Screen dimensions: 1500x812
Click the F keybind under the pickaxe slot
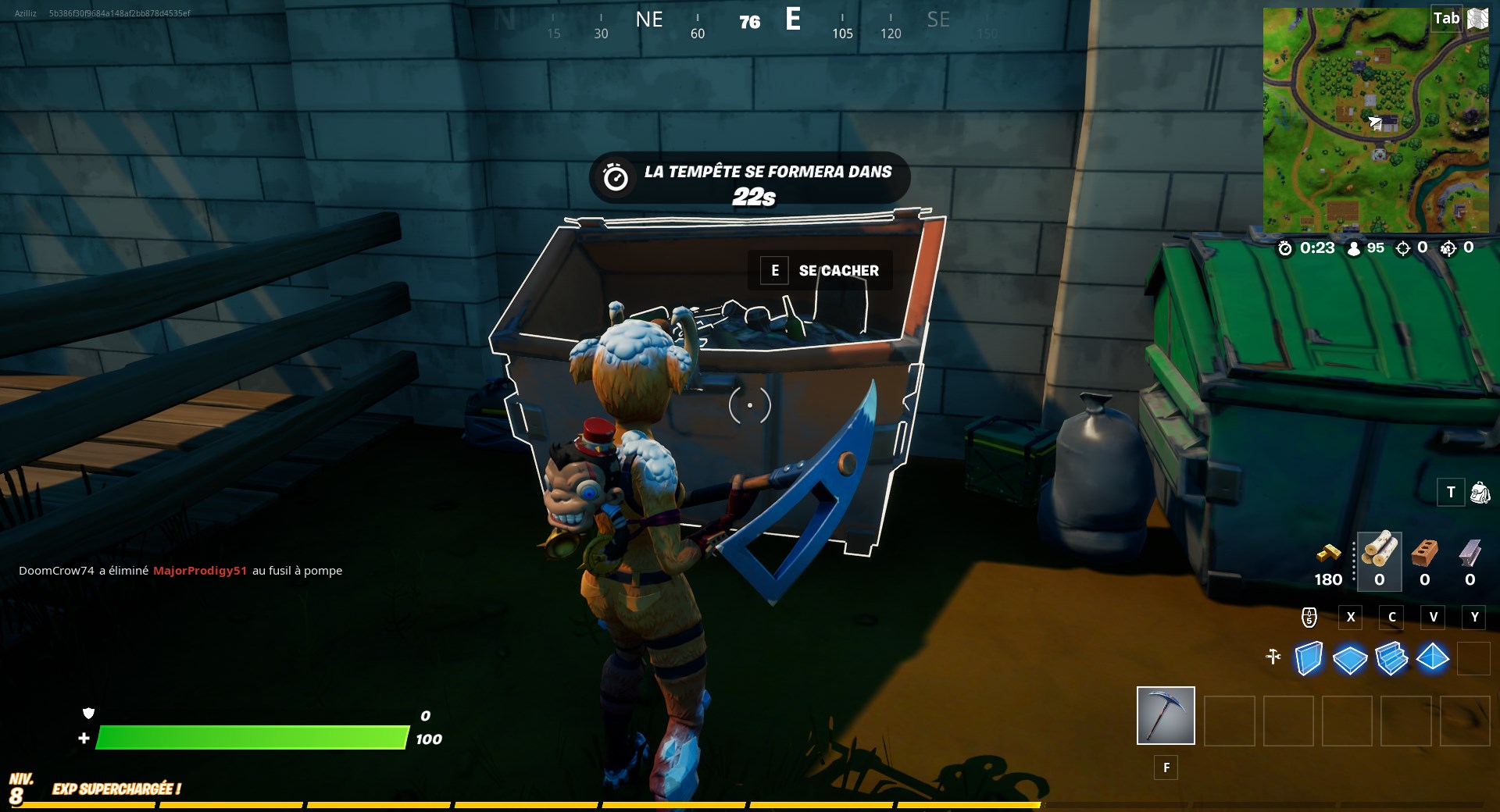click(x=1166, y=768)
